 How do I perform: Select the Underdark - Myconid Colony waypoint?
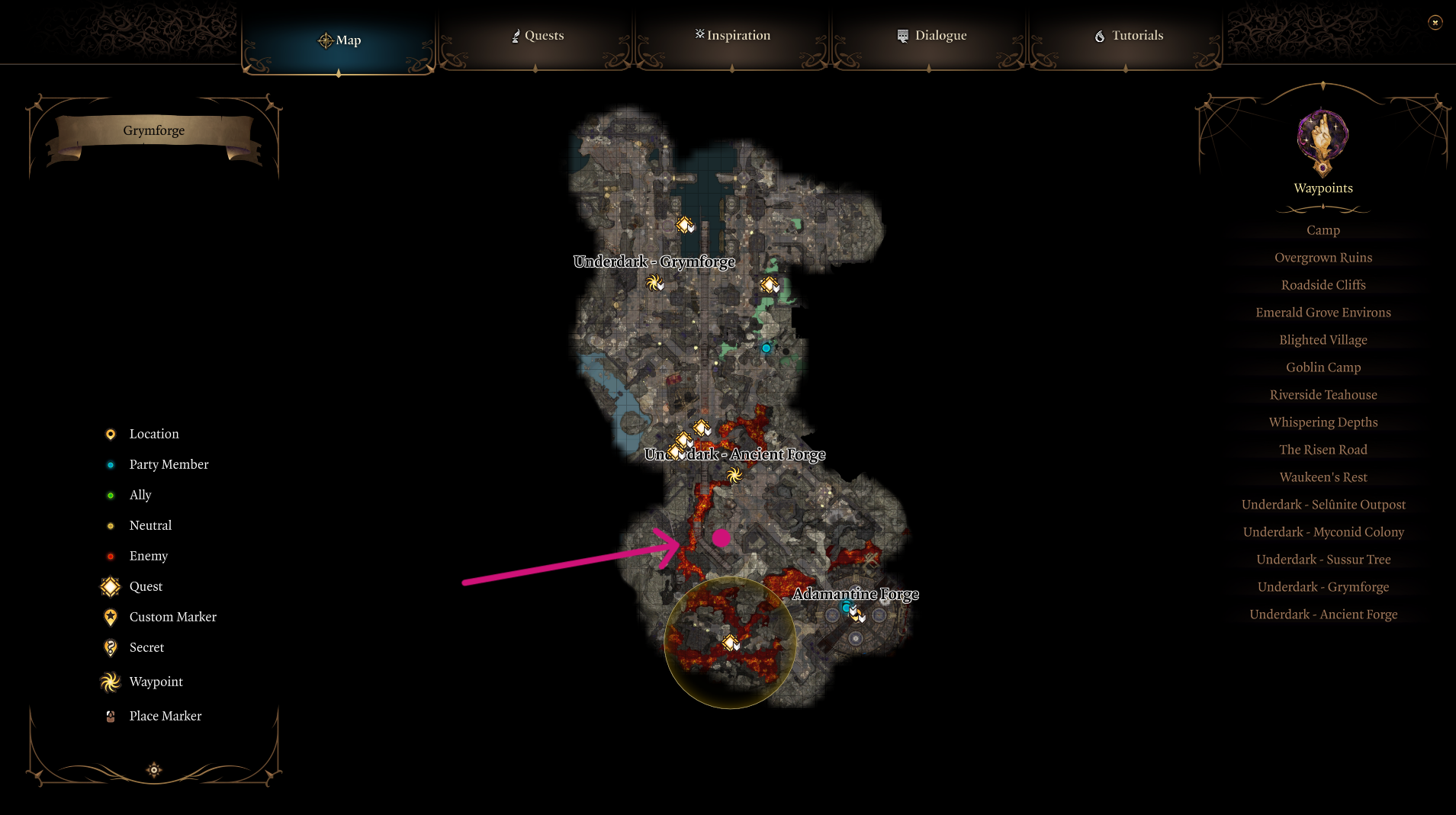coord(1323,531)
